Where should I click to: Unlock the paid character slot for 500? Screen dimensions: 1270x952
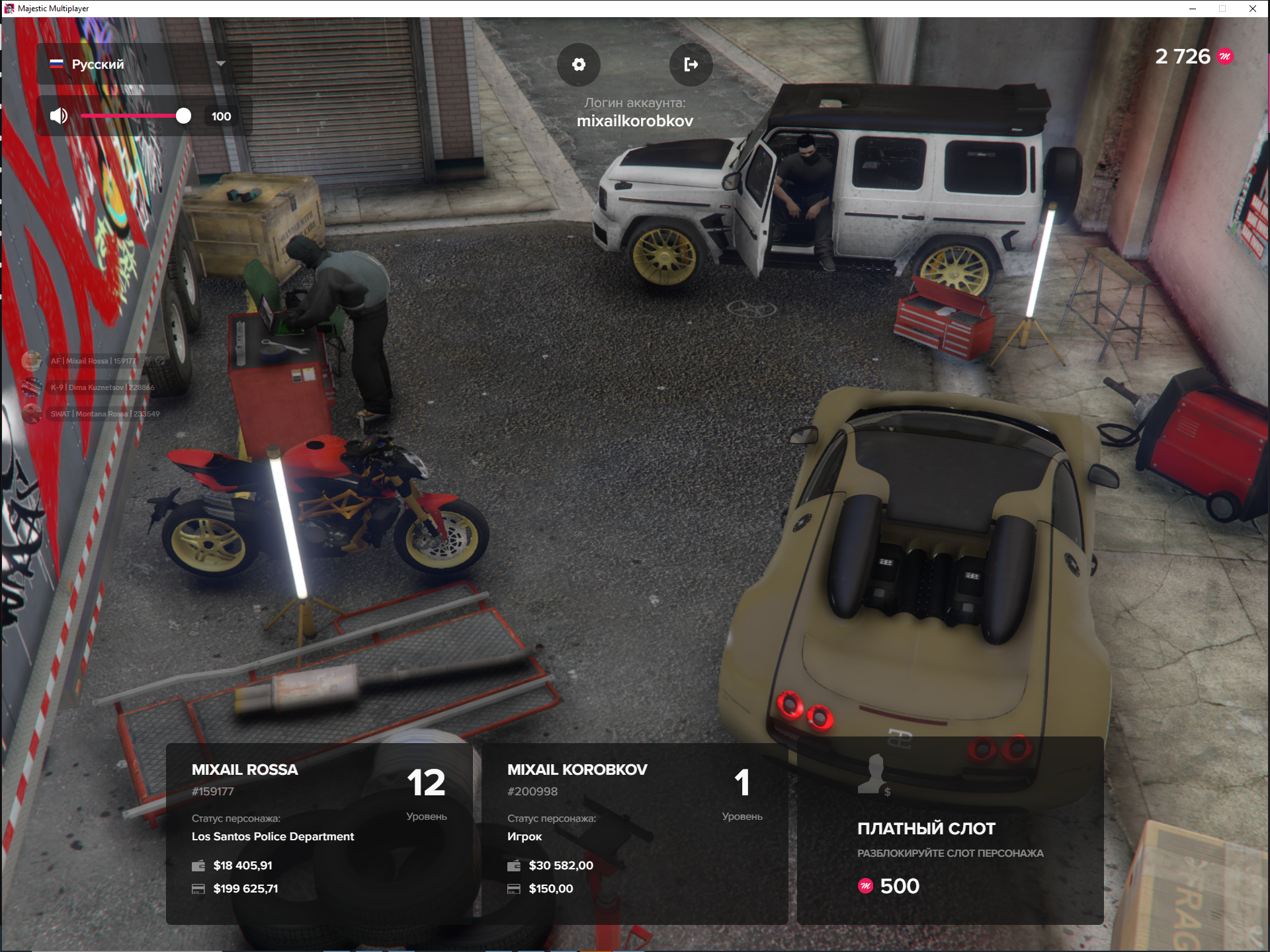pos(950,833)
